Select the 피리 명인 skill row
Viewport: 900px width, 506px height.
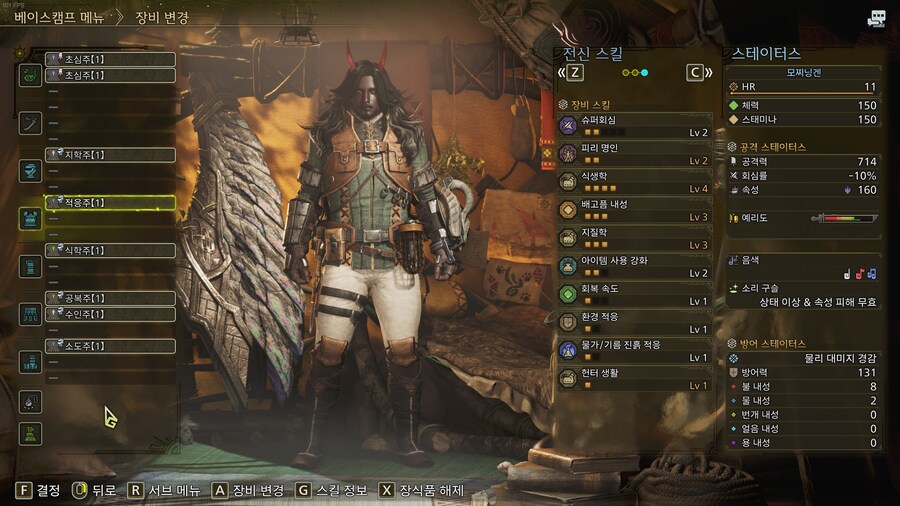(x=637, y=153)
